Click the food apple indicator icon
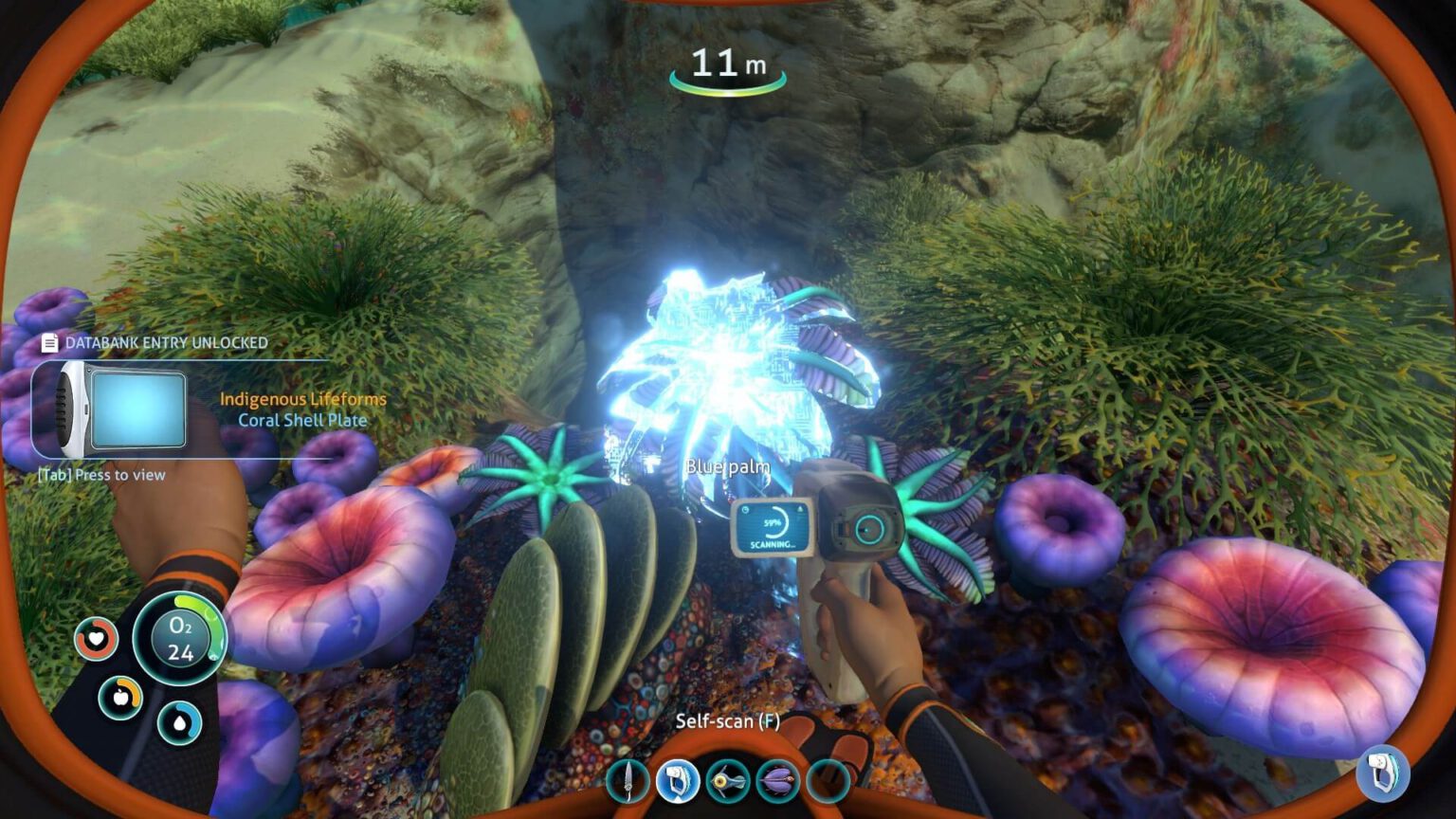The height and width of the screenshot is (819, 1456). tap(120, 698)
